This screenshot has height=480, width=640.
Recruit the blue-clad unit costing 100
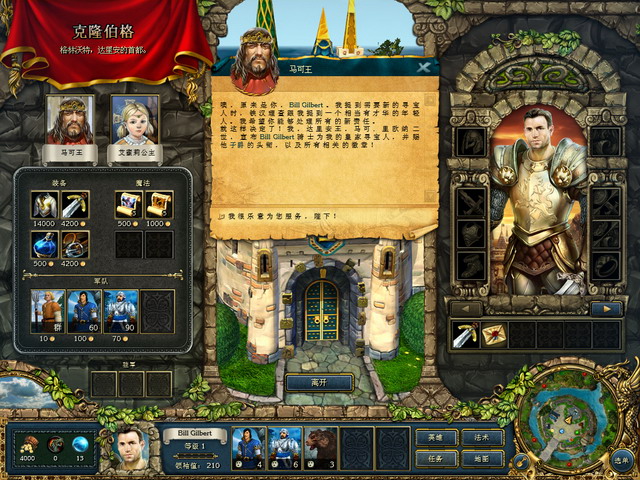(83, 311)
